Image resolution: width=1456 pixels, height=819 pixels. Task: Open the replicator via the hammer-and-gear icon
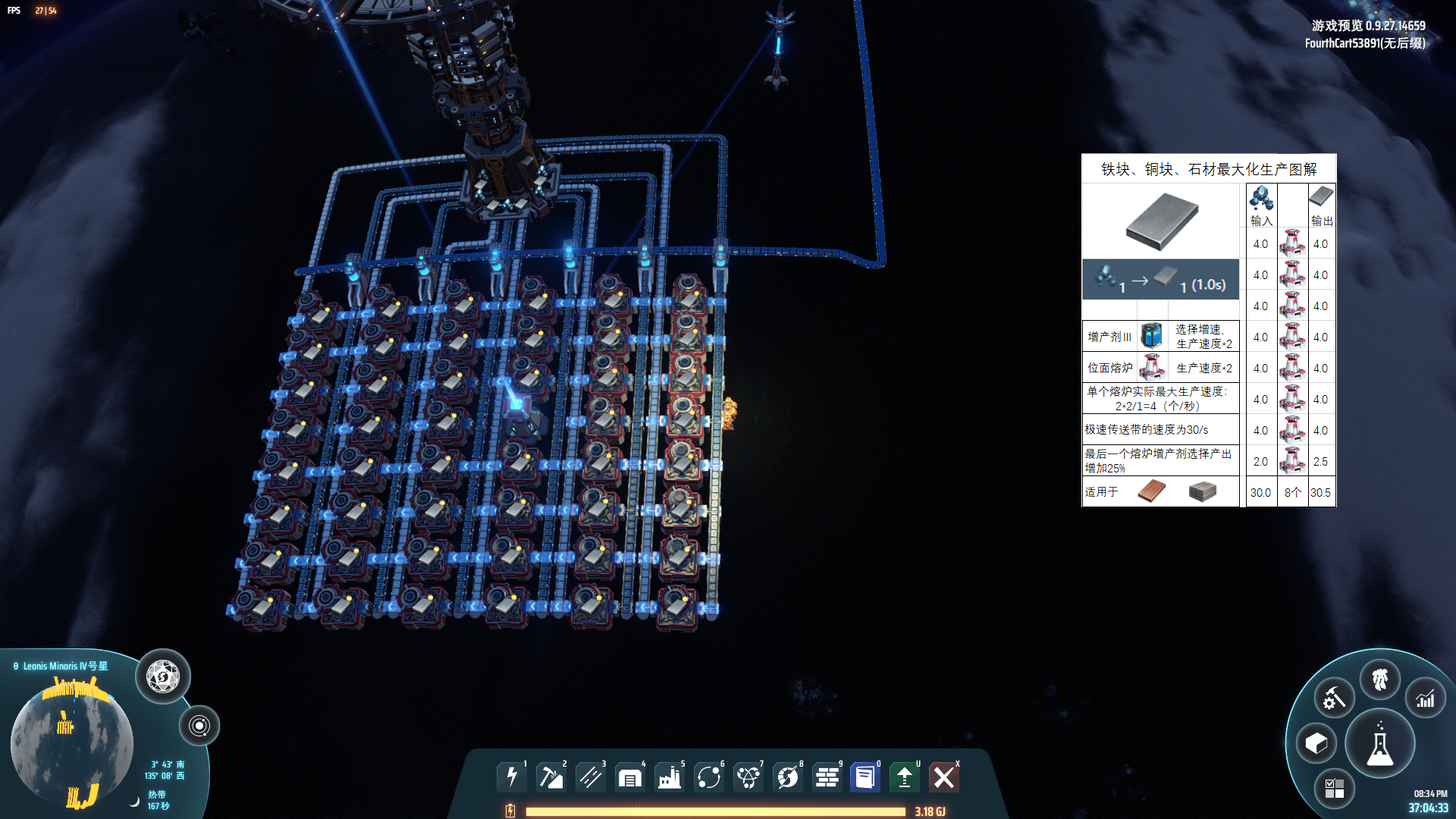(1333, 696)
